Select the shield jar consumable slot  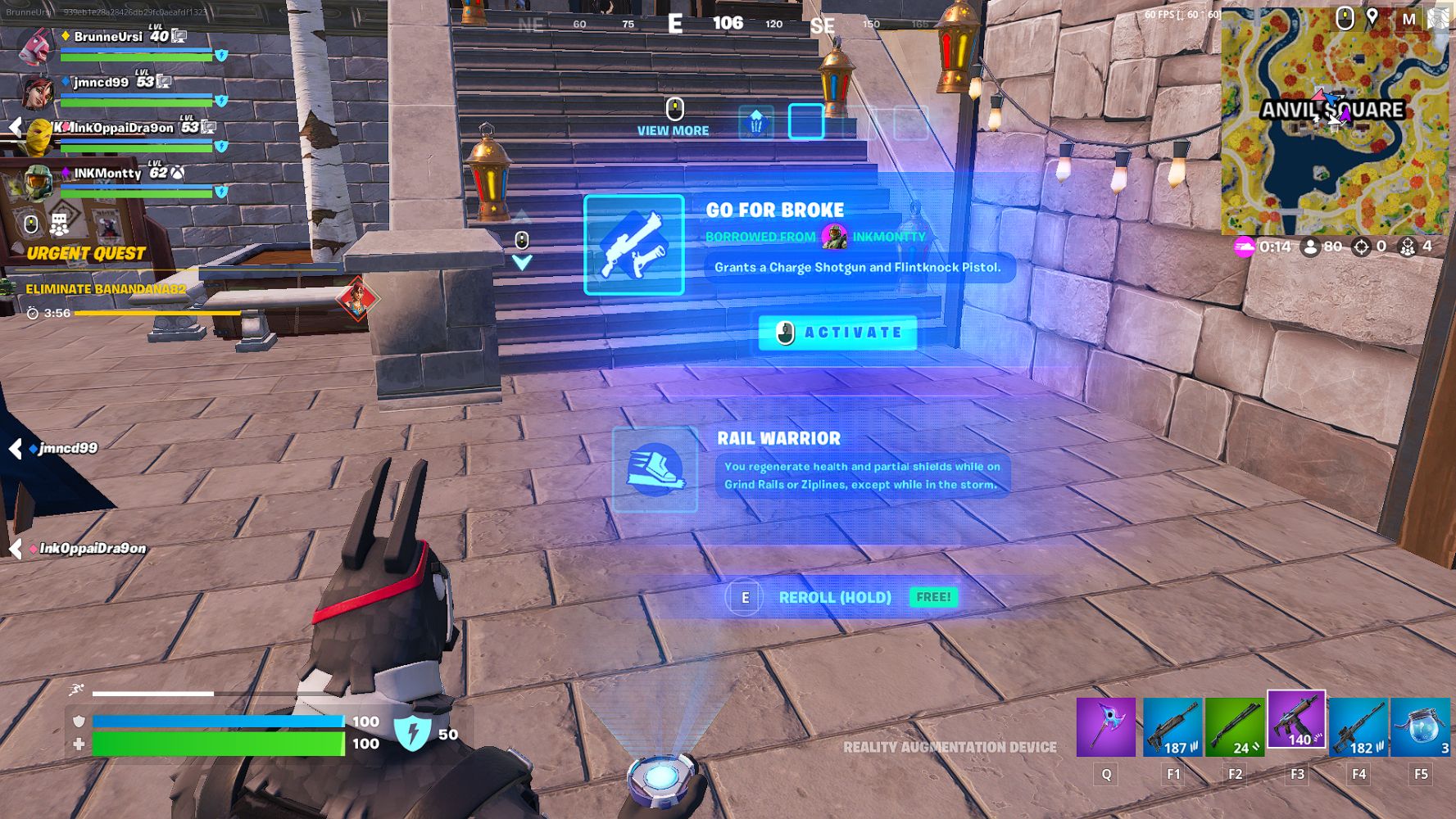pyautogui.click(x=1421, y=726)
